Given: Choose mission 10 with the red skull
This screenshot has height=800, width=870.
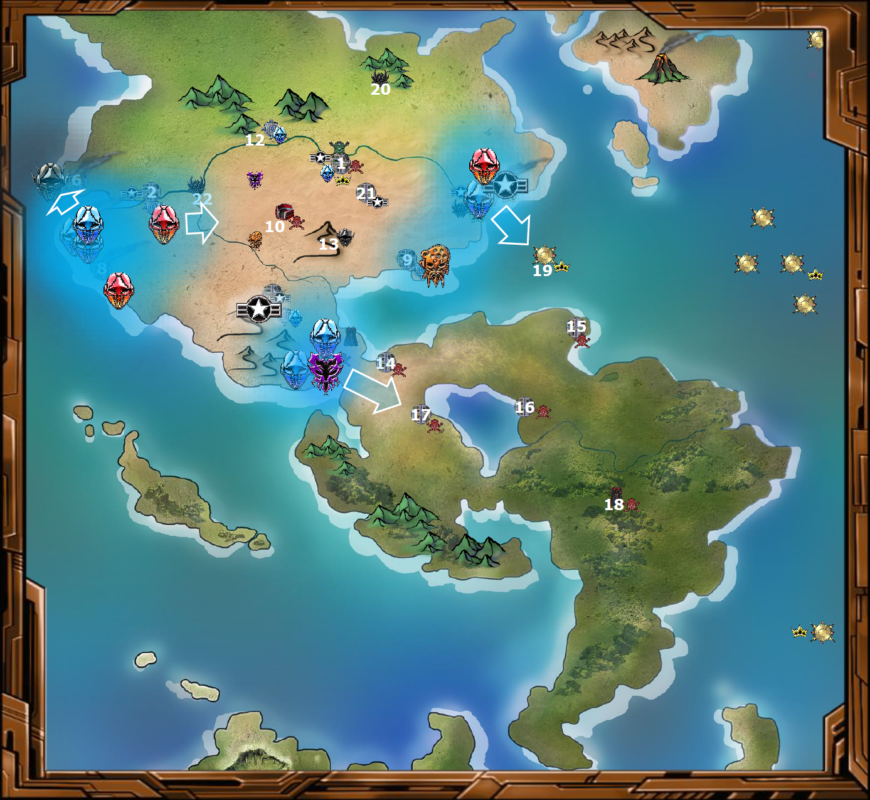Looking at the screenshot, I should click(x=285, y=214).
